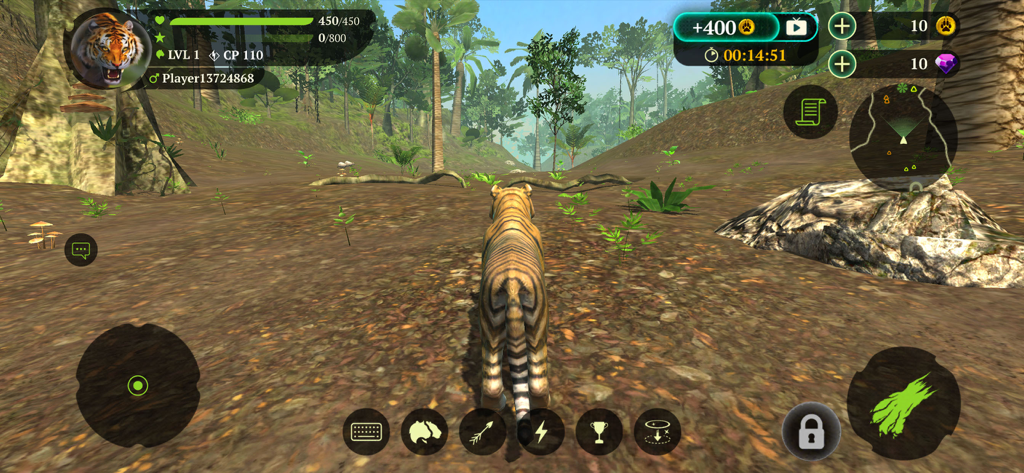
Task: Open the keyboard chat input button
Action: pos(367,432)
